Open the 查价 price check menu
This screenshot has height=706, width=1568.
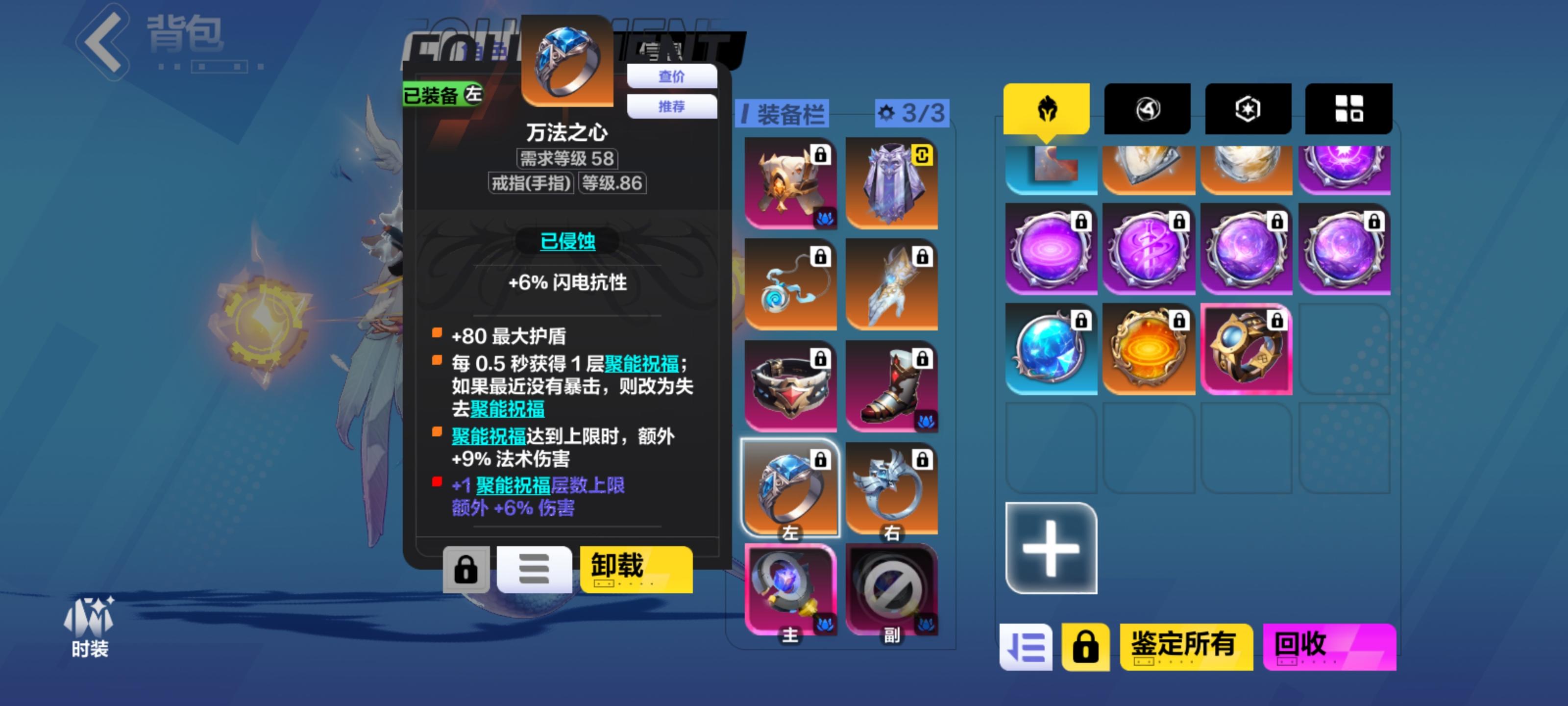671,76
